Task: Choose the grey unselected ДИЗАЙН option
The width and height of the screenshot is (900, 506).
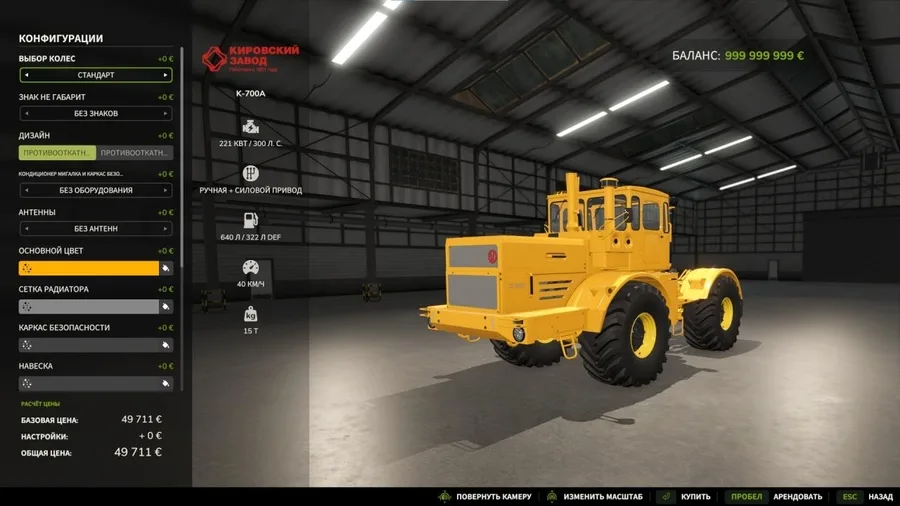Action: pyautogui.click(x=135, y=153)
